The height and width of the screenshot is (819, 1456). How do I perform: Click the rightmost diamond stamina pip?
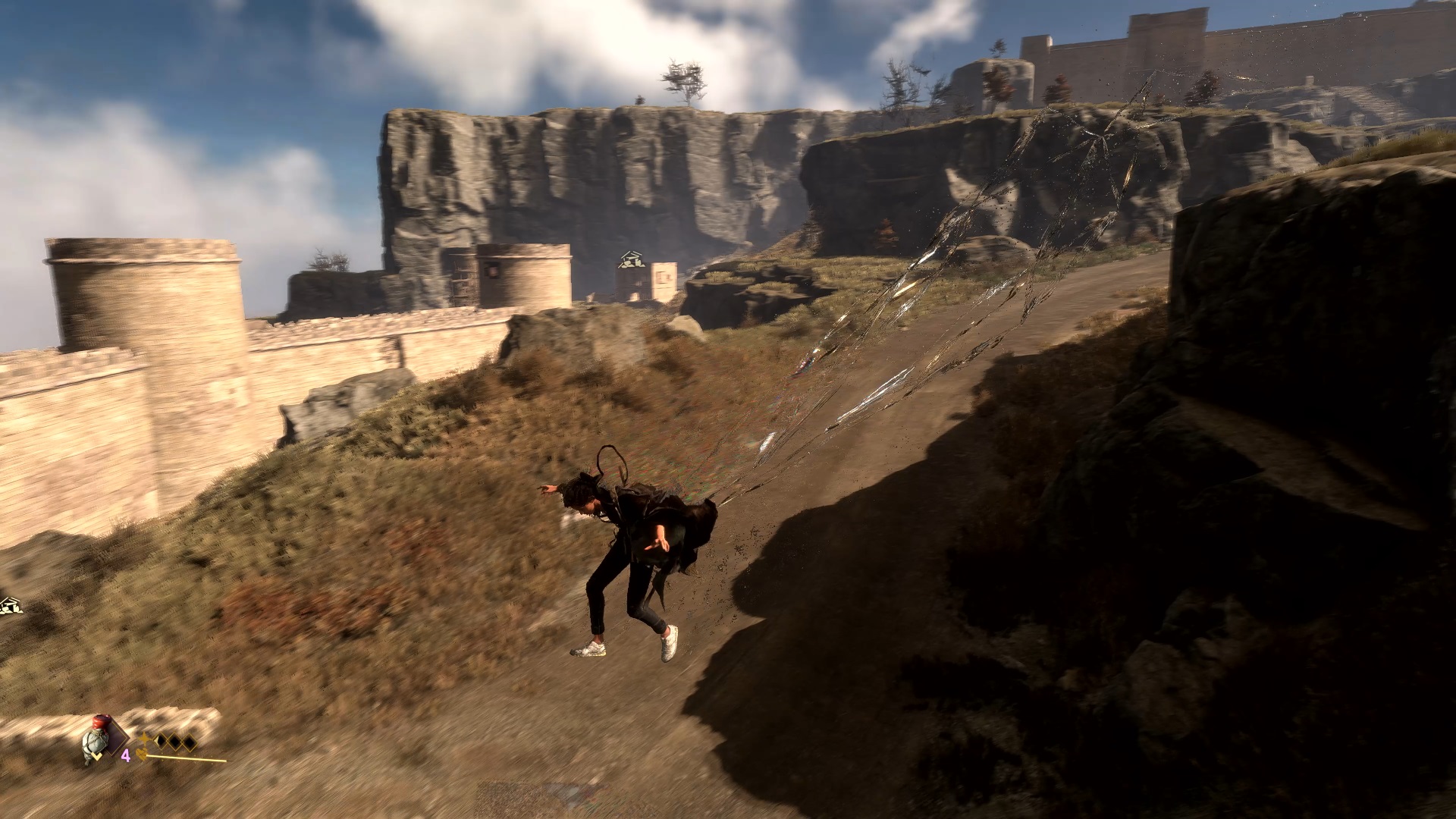pyautogui.click(x=188, y=742)
